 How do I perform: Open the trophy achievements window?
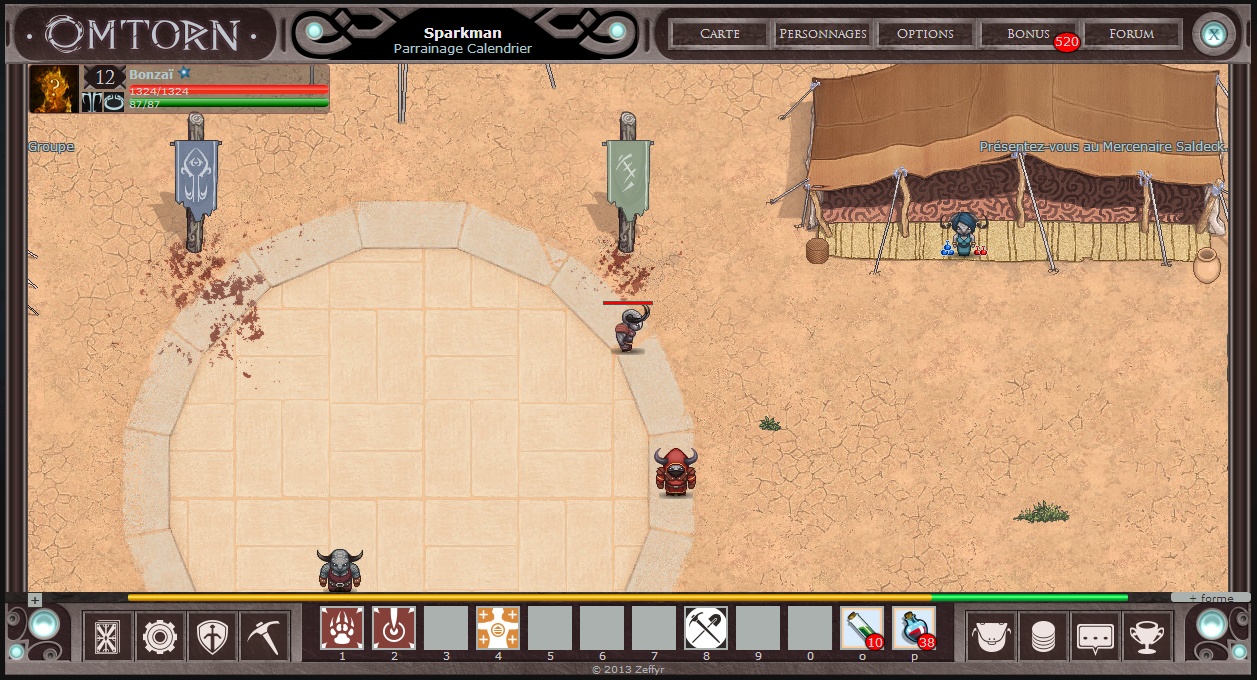click(1148, 636)
